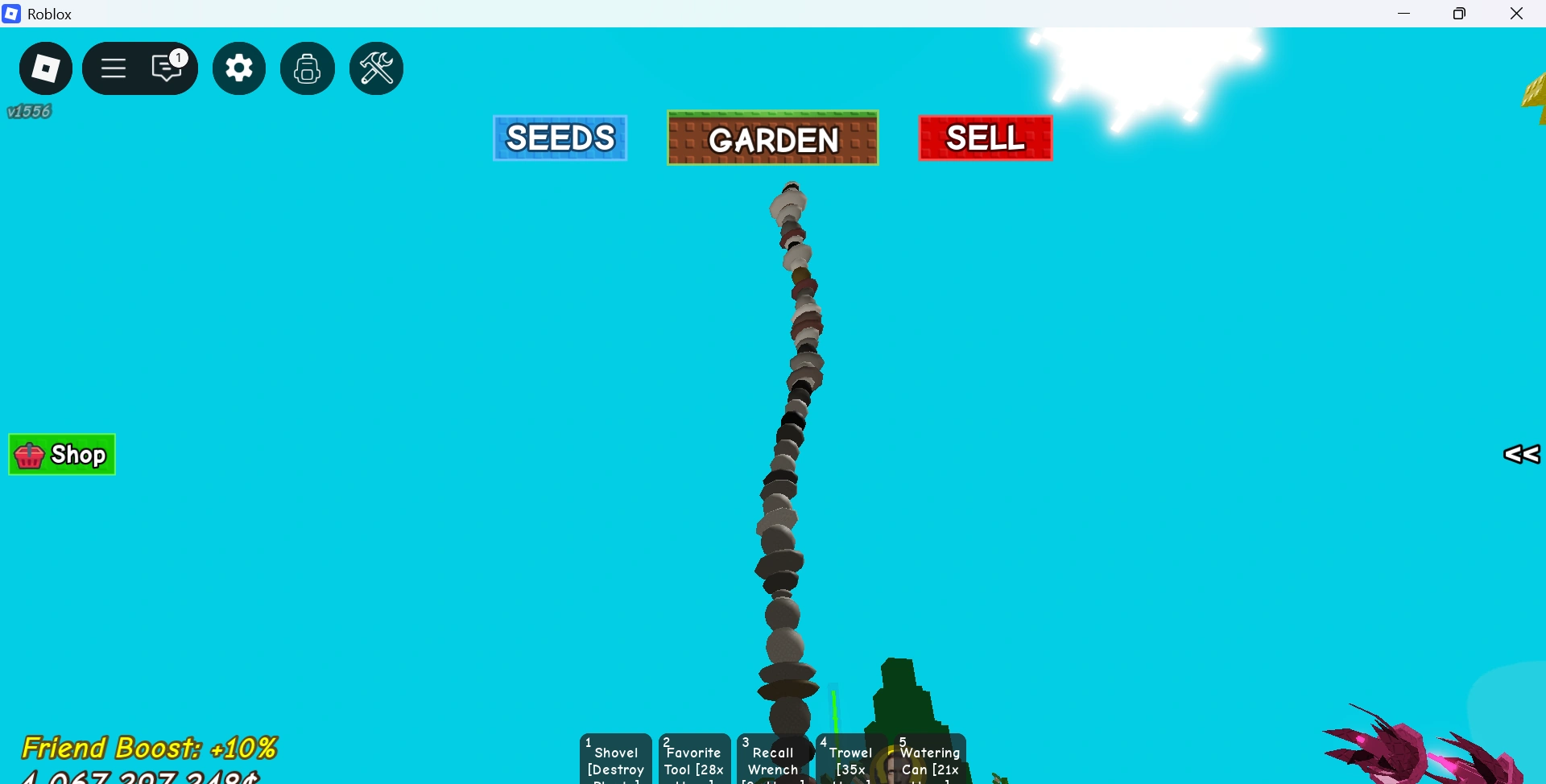
Task: Collapse the side panel with the << arrow
Action: click(1520, 455)
